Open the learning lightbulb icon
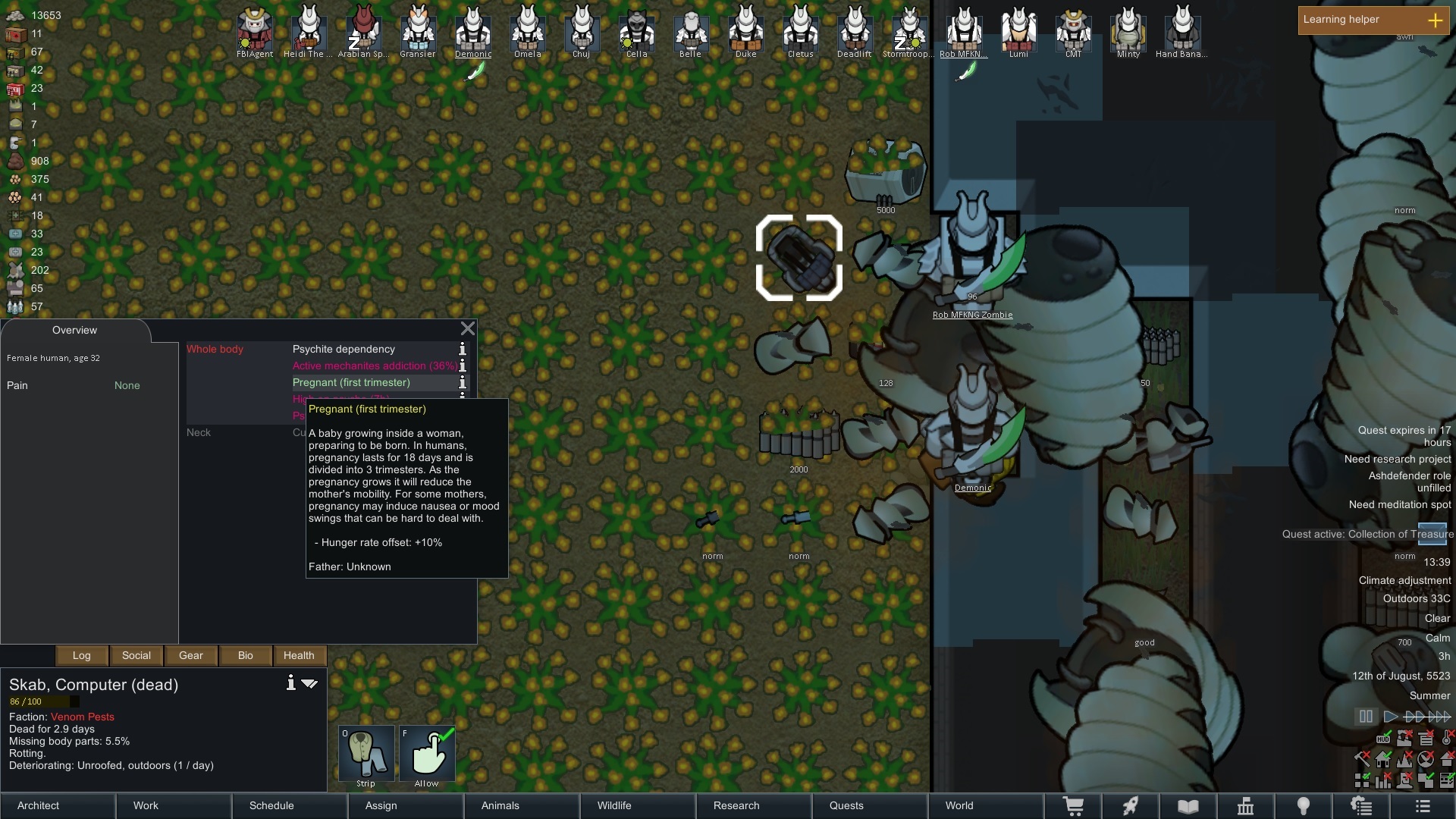Image resolution: width=1456 pixels, height=819 pixels. 1304,806
